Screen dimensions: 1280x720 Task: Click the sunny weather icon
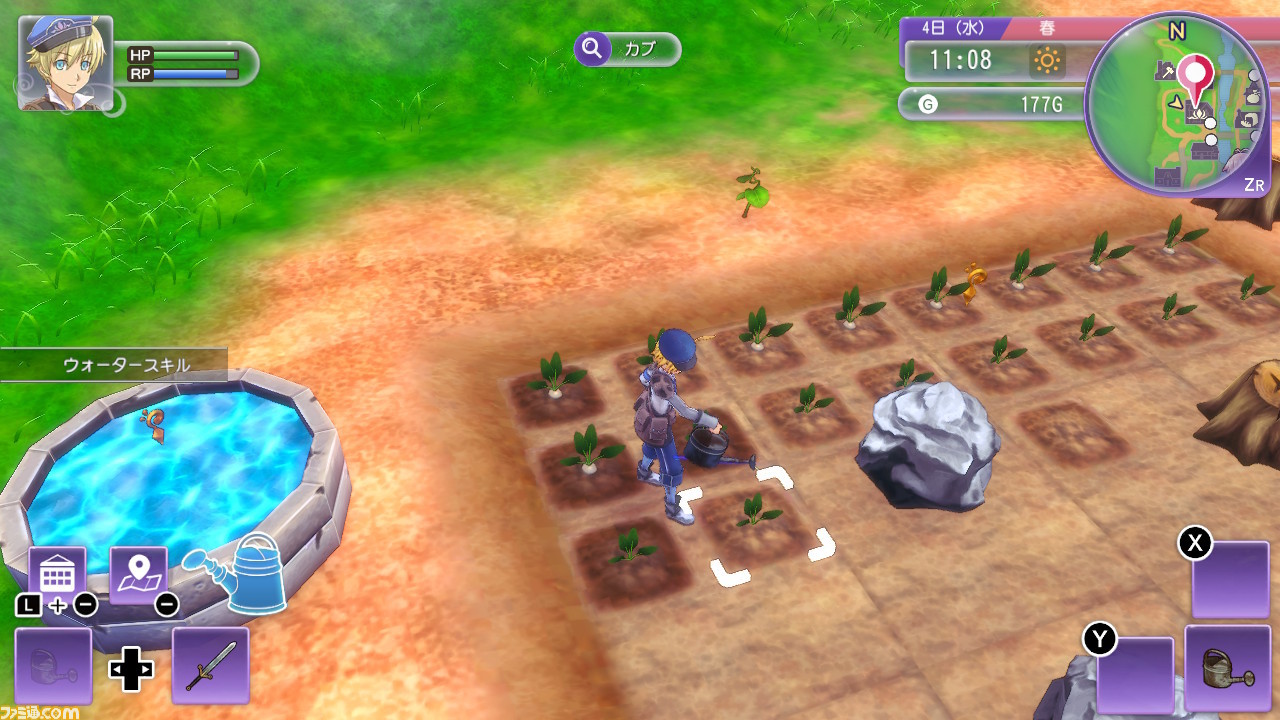click(1047, 61)
